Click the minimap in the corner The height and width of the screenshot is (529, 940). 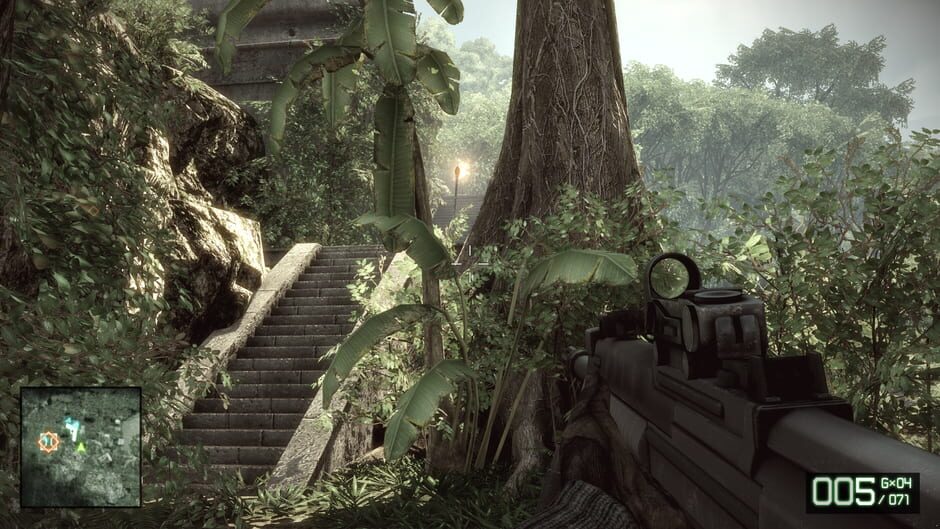[x=81, y=446]
